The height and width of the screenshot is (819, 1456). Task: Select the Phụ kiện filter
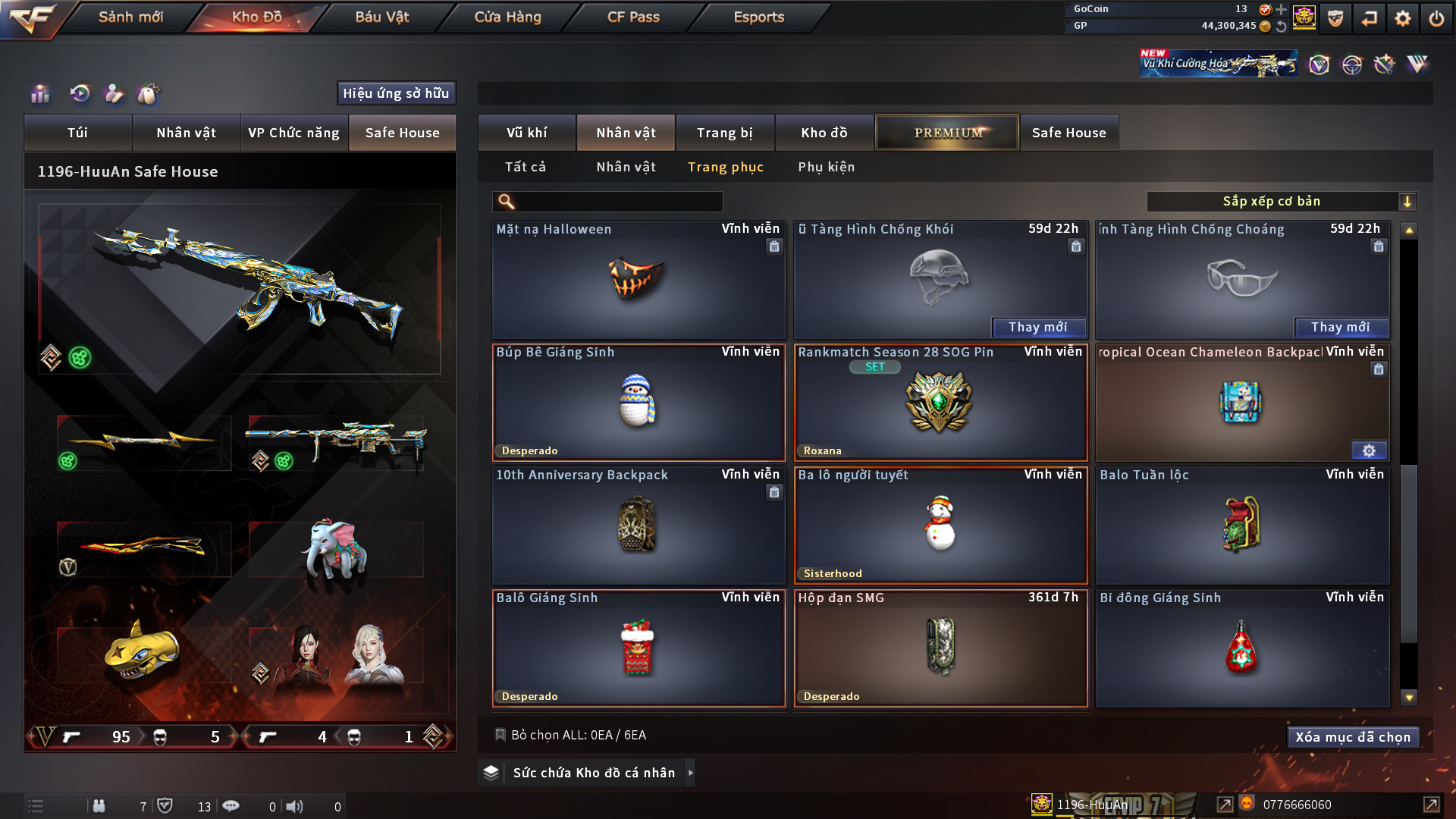(826, 167)
